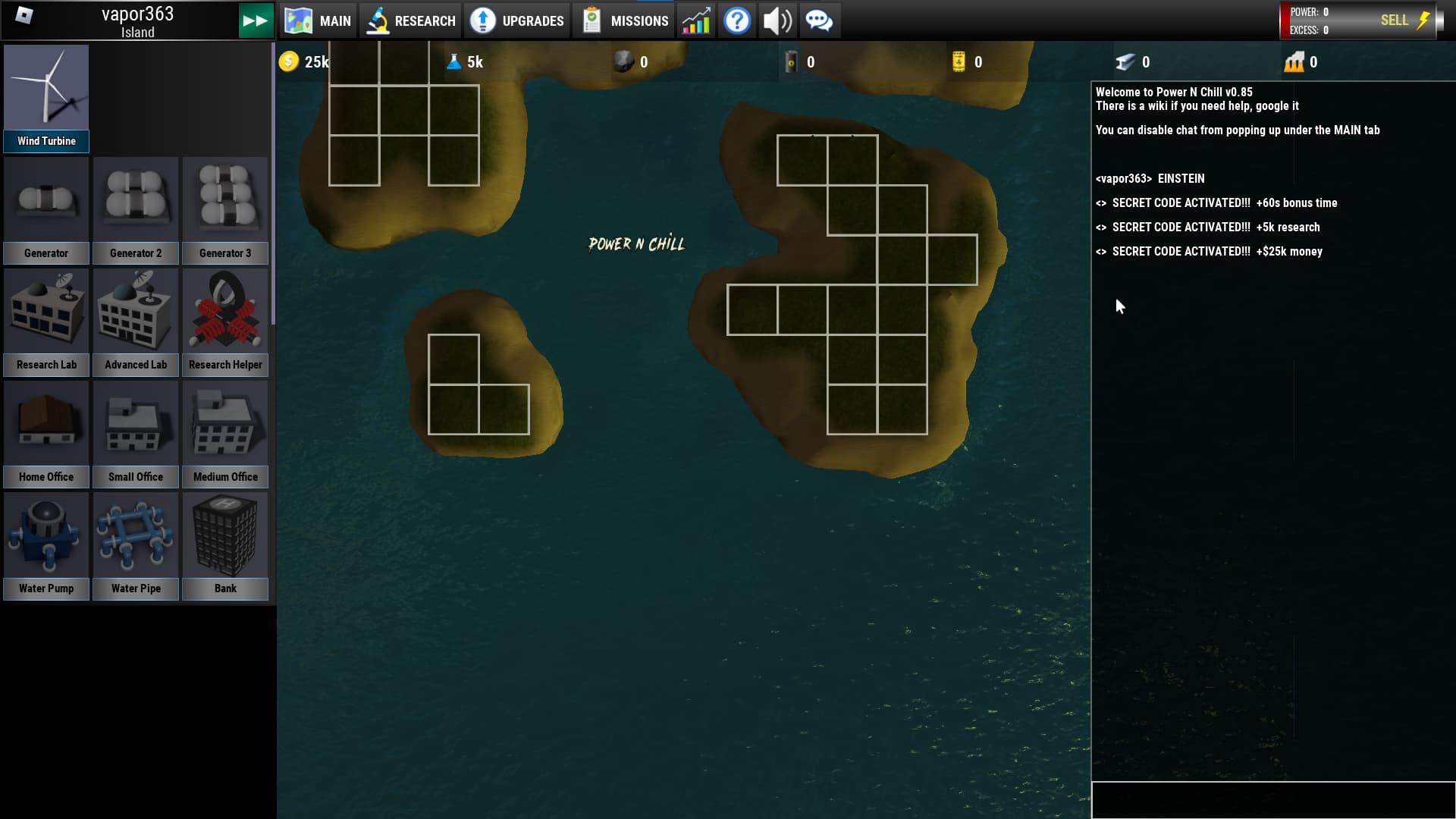Pick the Research Lab building
The height and width of the screenshot is (819, 1456).
pyautogui.click(x=46, y=322)
